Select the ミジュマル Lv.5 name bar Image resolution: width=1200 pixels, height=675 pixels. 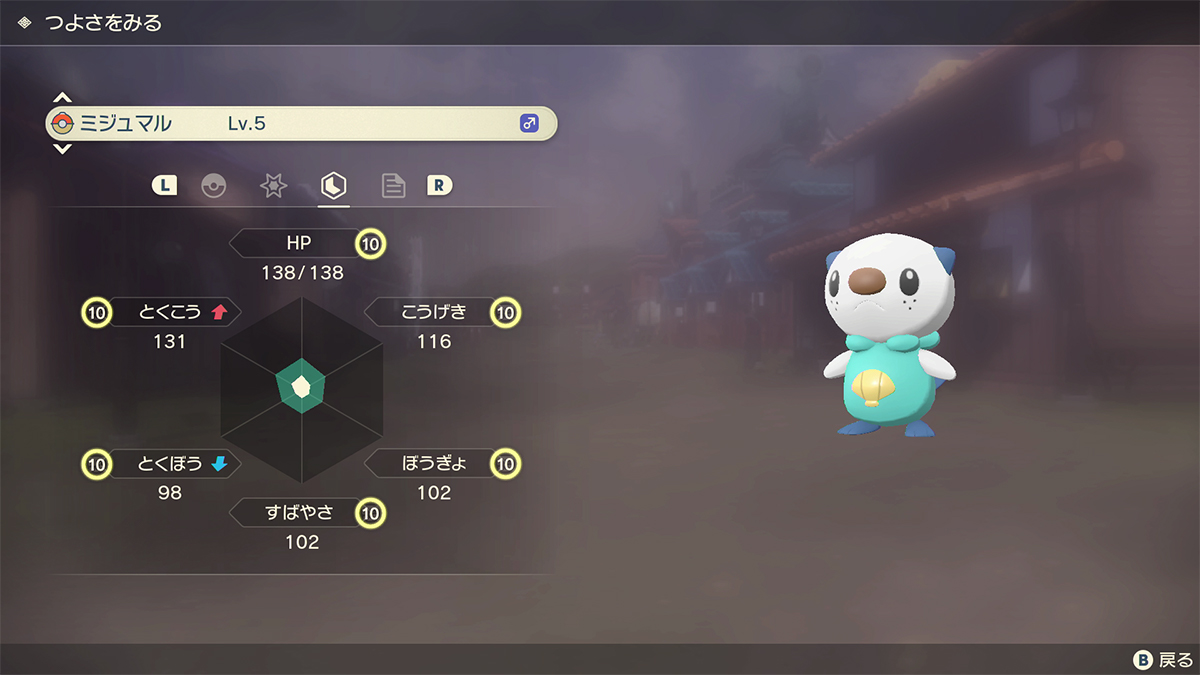coord(300,124)
